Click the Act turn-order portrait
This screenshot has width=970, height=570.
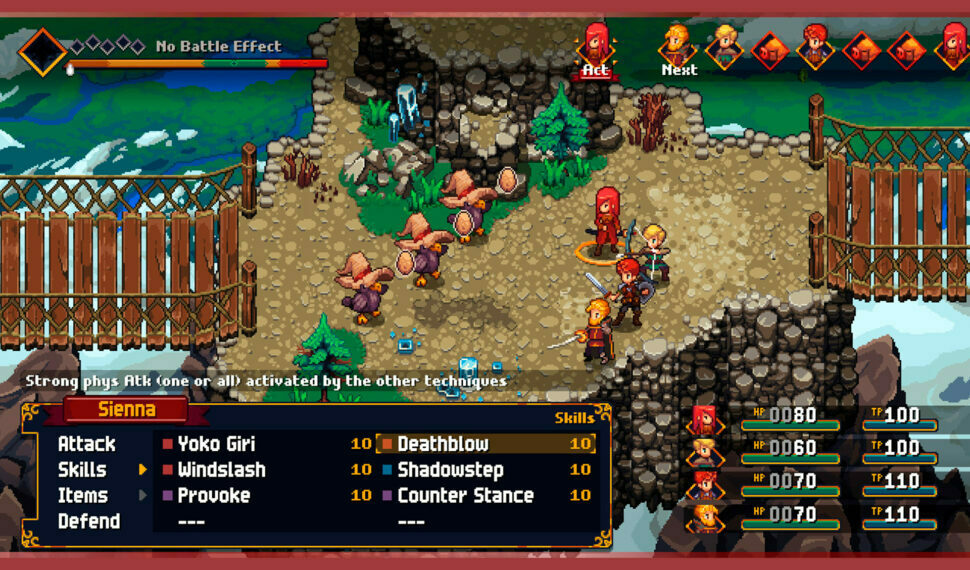click(596, 46)
